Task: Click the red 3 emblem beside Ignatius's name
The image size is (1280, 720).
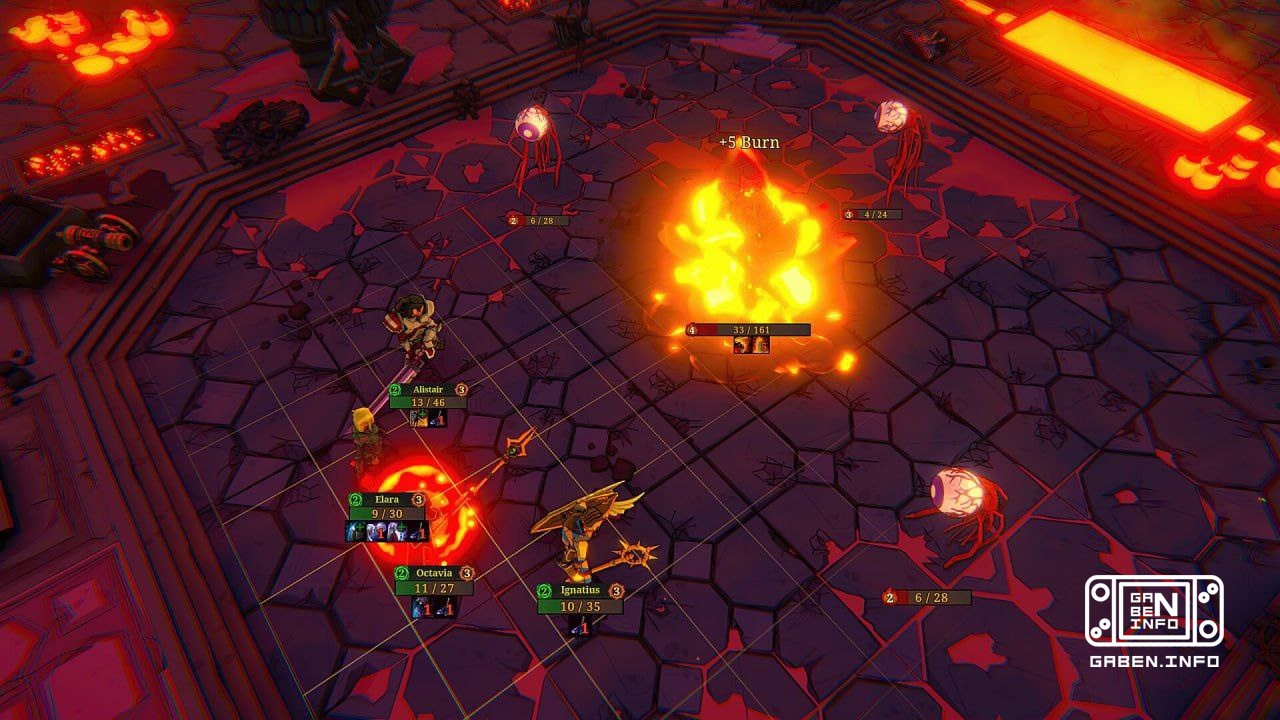Action: click(x=617, y=591)
